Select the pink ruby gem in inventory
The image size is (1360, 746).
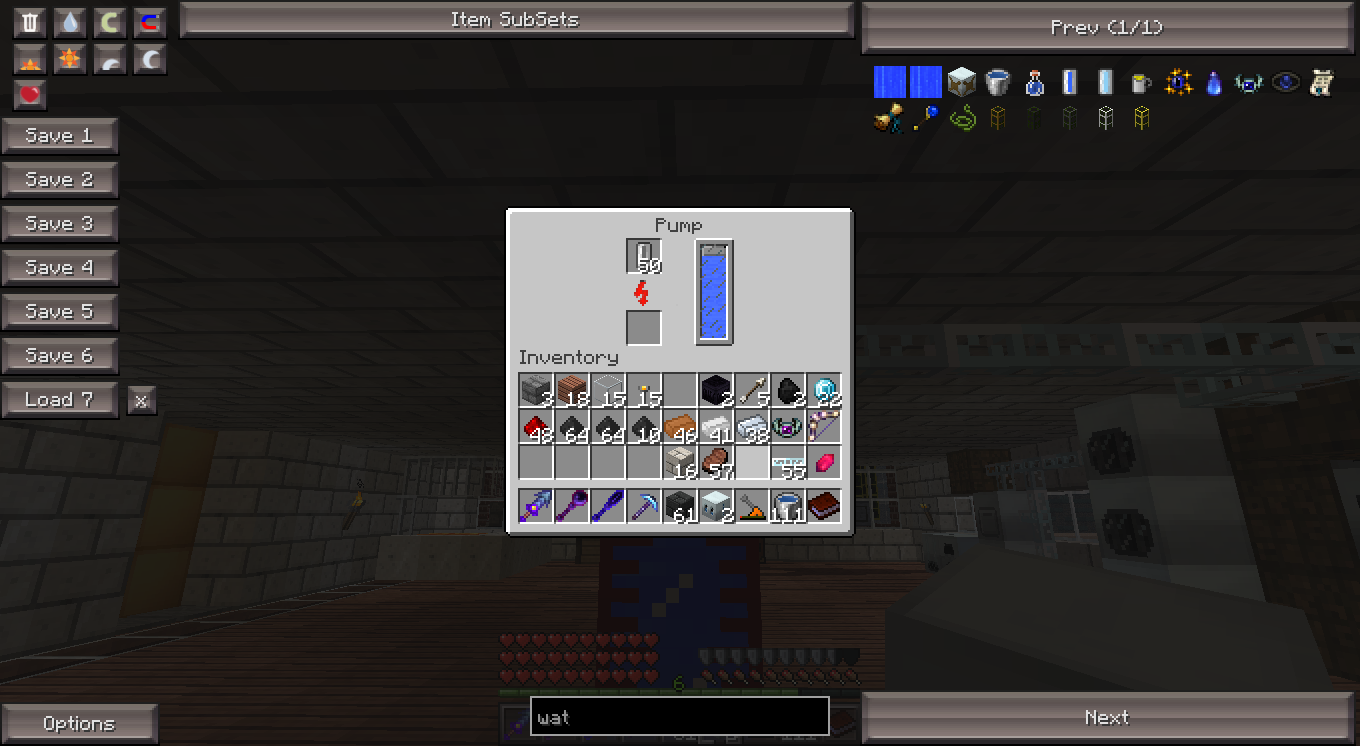click(824, 462)
